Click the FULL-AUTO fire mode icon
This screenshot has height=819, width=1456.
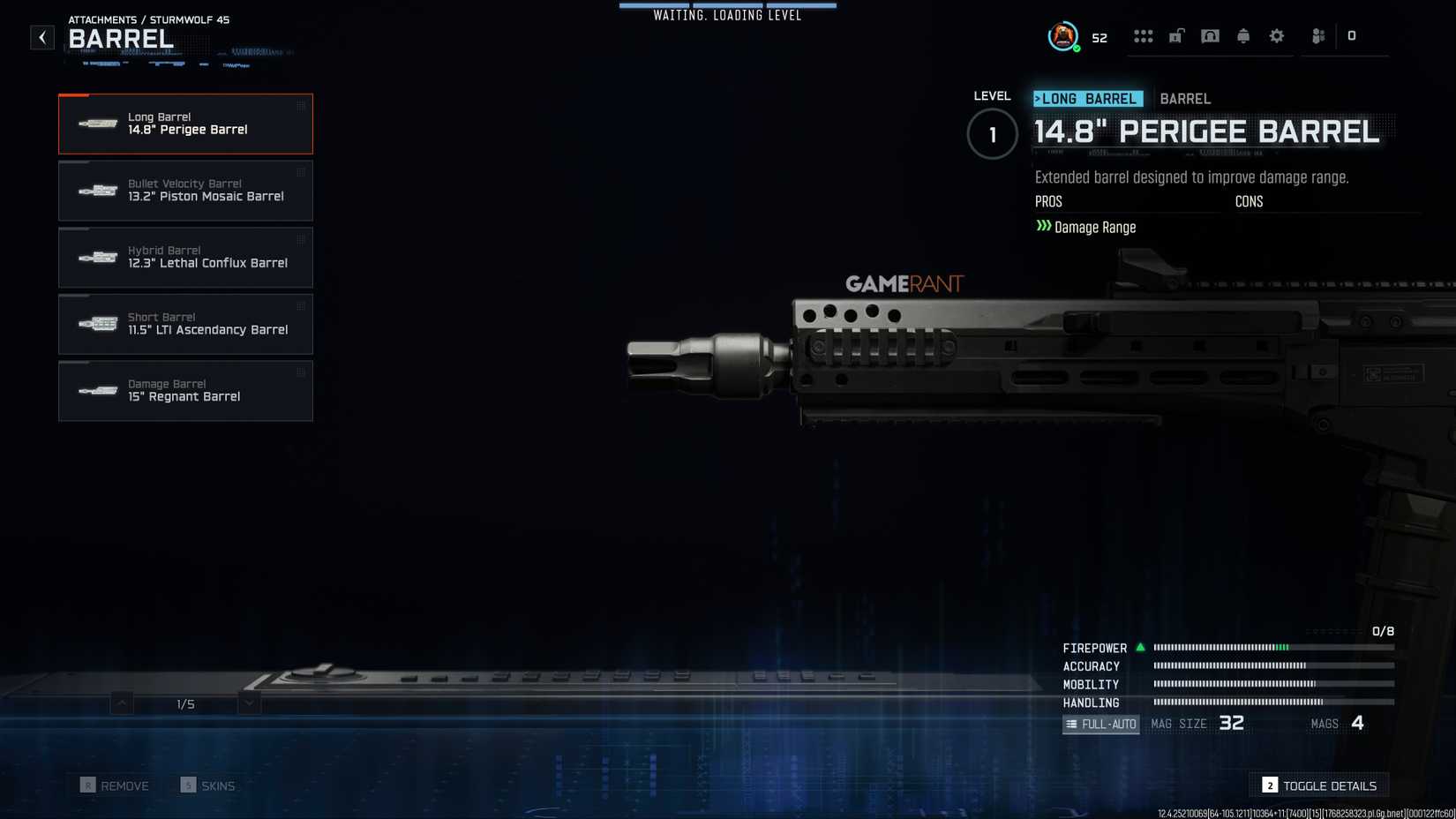click(1100, 724)
